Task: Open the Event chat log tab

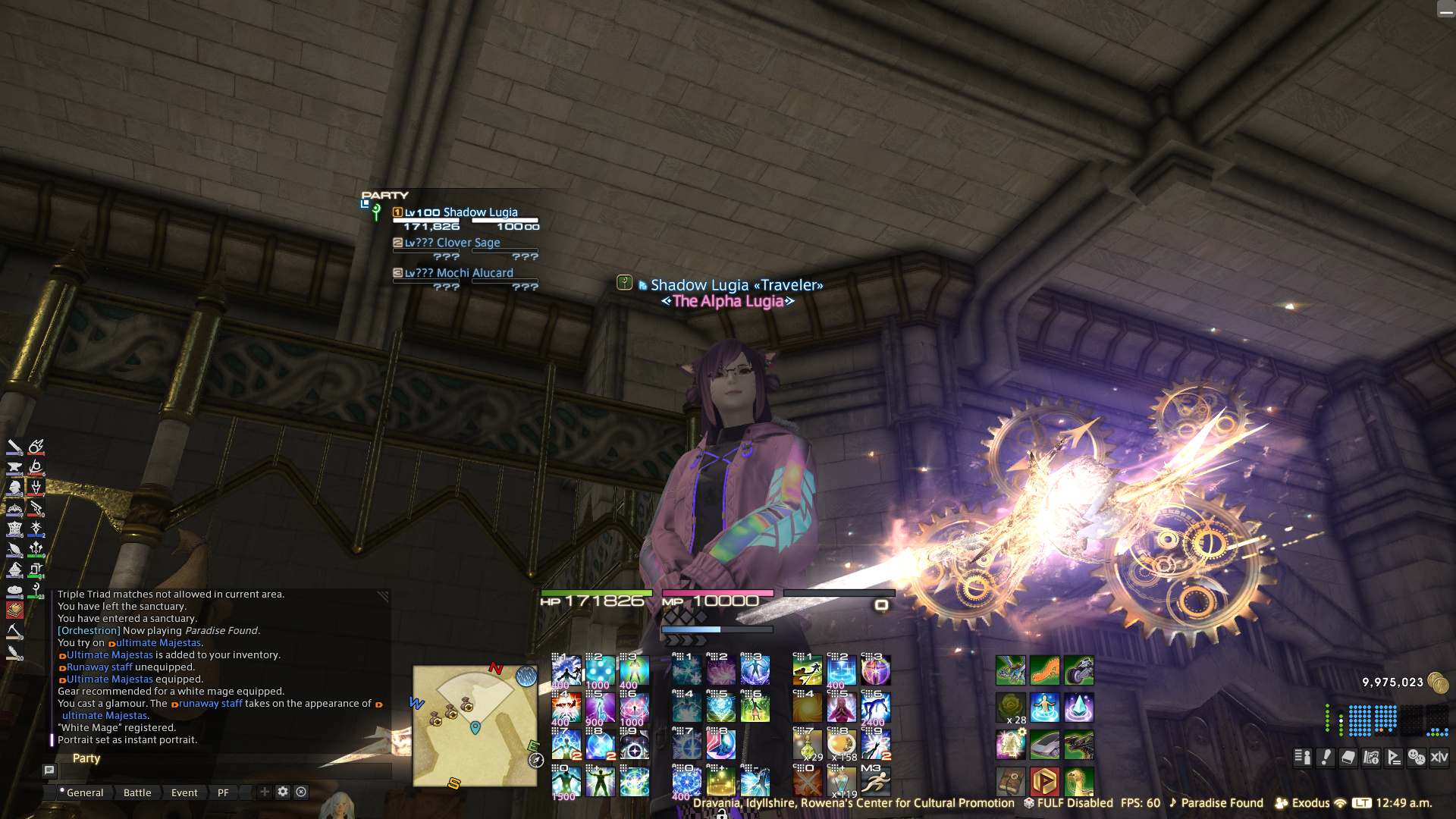Action: pos(184,792)
